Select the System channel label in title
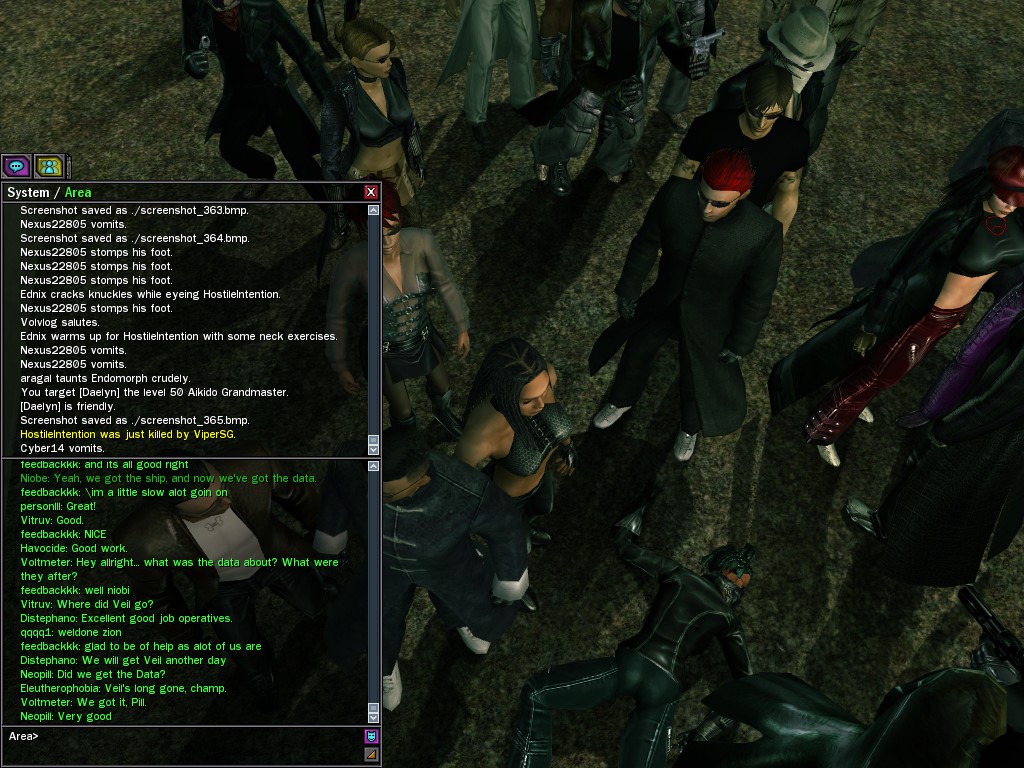 click(x=28, y=192)
